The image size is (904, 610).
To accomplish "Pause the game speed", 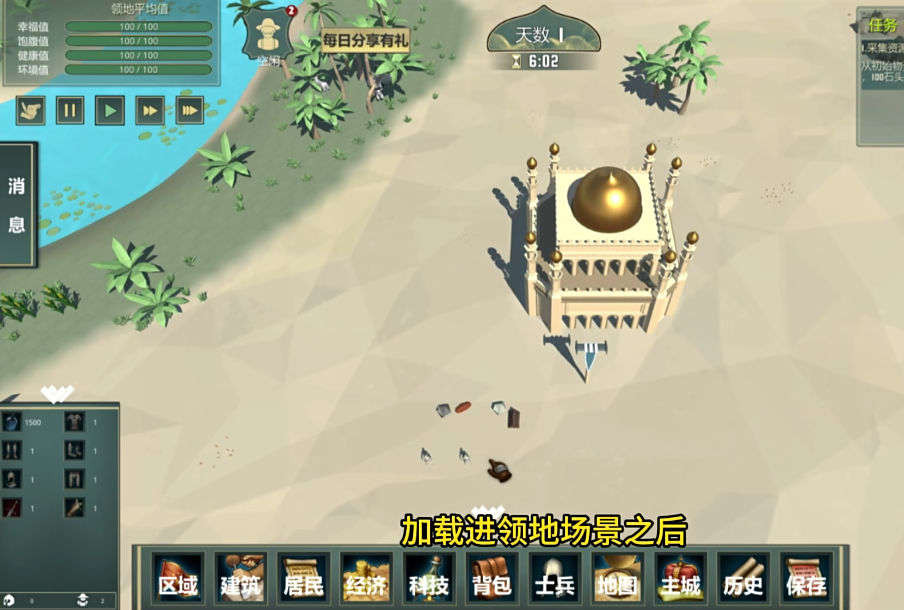I will [70, 109].
